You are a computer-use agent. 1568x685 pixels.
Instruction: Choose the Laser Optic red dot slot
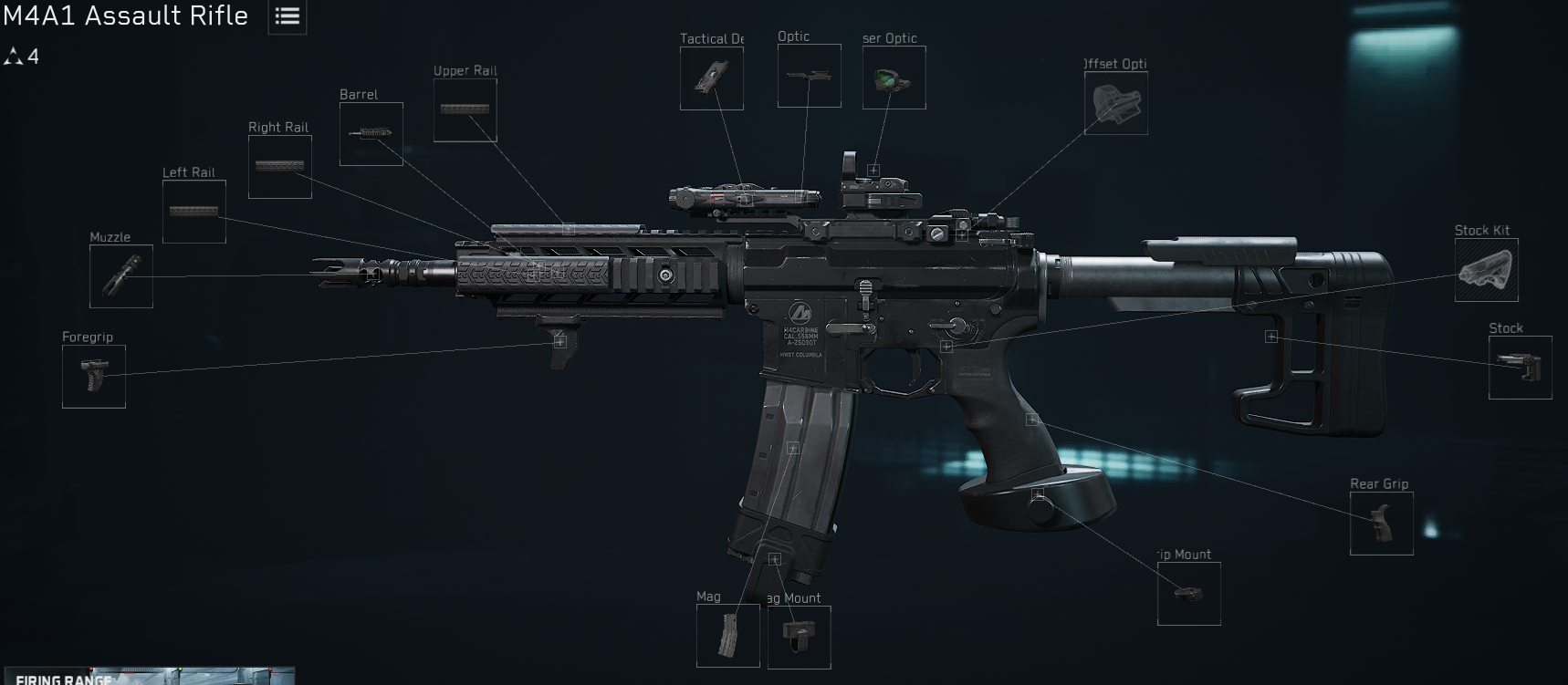click(894, 78)
